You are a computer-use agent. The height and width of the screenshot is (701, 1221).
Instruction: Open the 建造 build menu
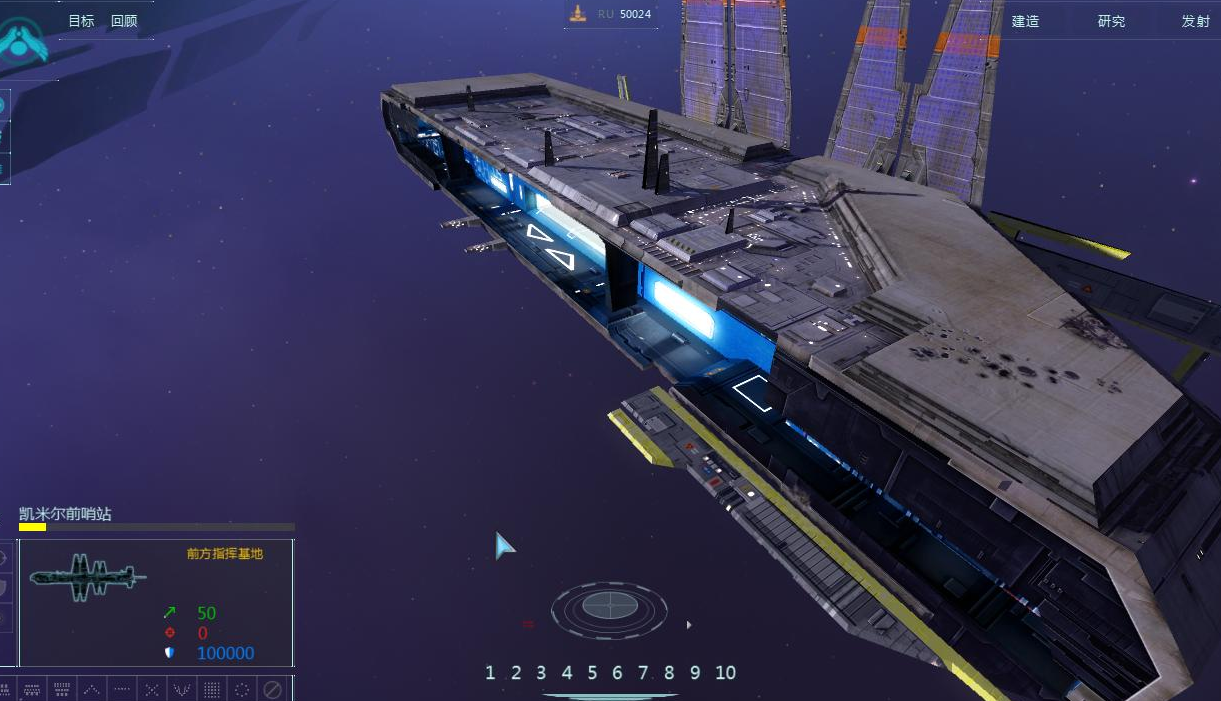(x=1025, y=21)
